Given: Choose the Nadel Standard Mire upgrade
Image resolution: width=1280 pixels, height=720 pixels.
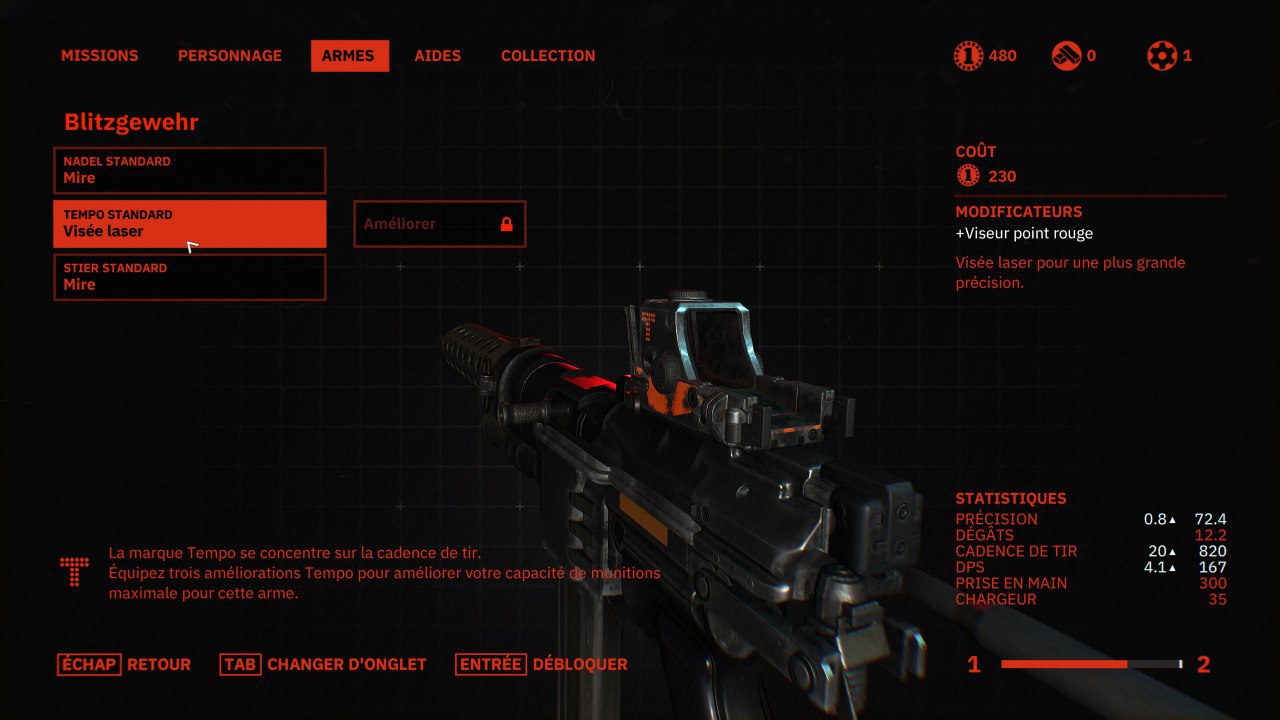Looking at the screenshot, I should pyautogui.click(x=189, y=170).
